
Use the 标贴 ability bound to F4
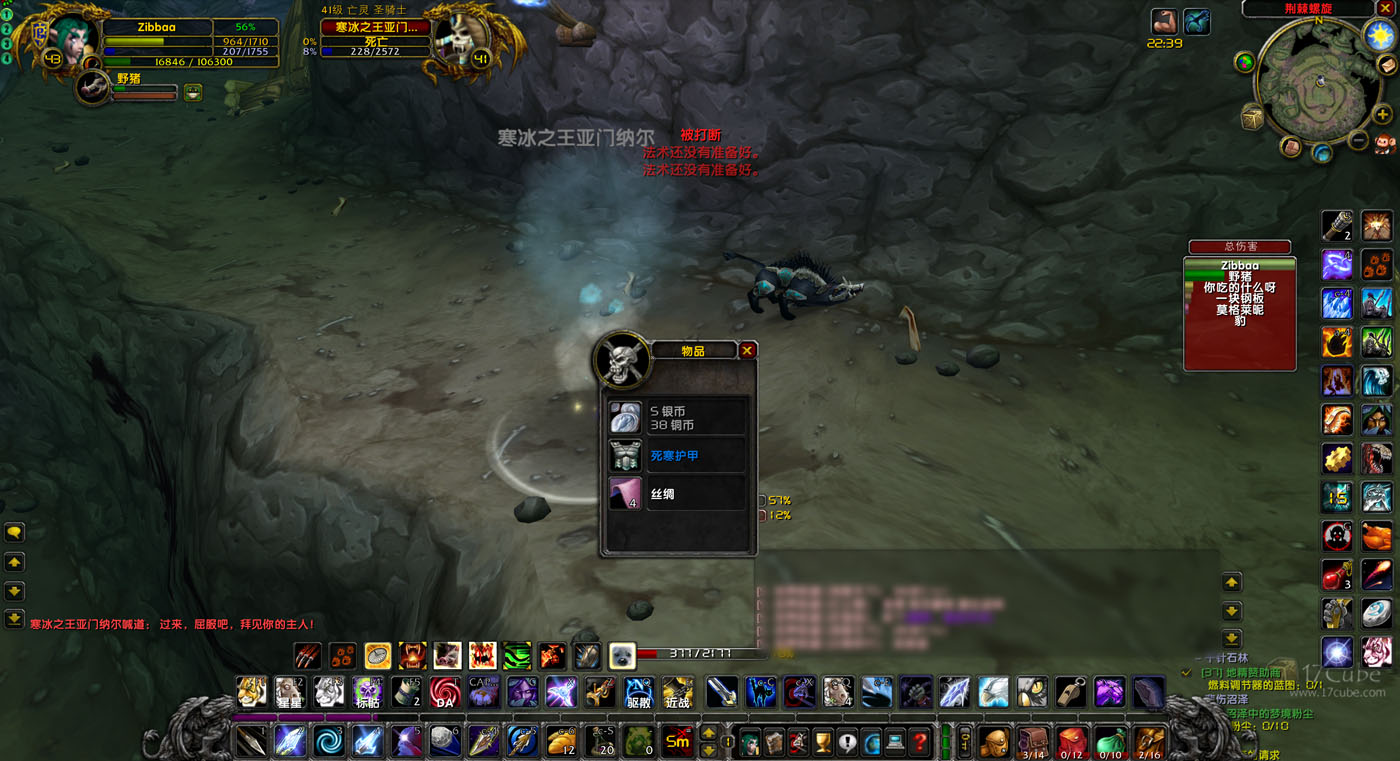coord(367,691)
